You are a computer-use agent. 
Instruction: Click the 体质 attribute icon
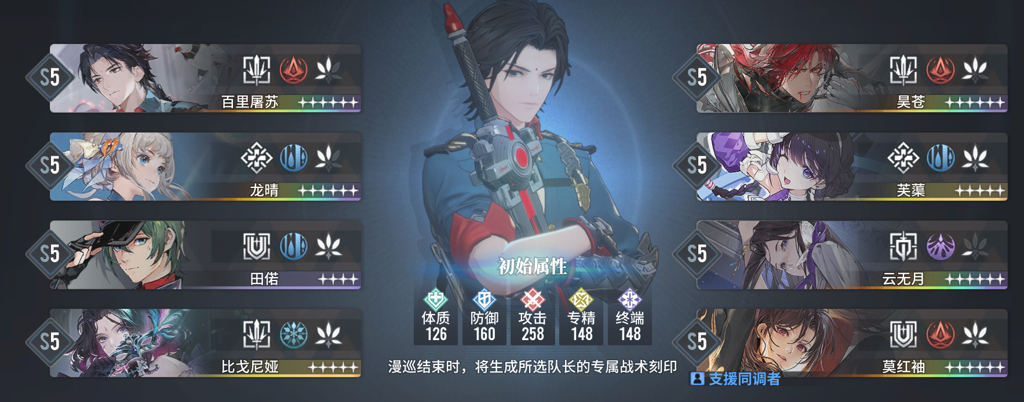[435, 298]
